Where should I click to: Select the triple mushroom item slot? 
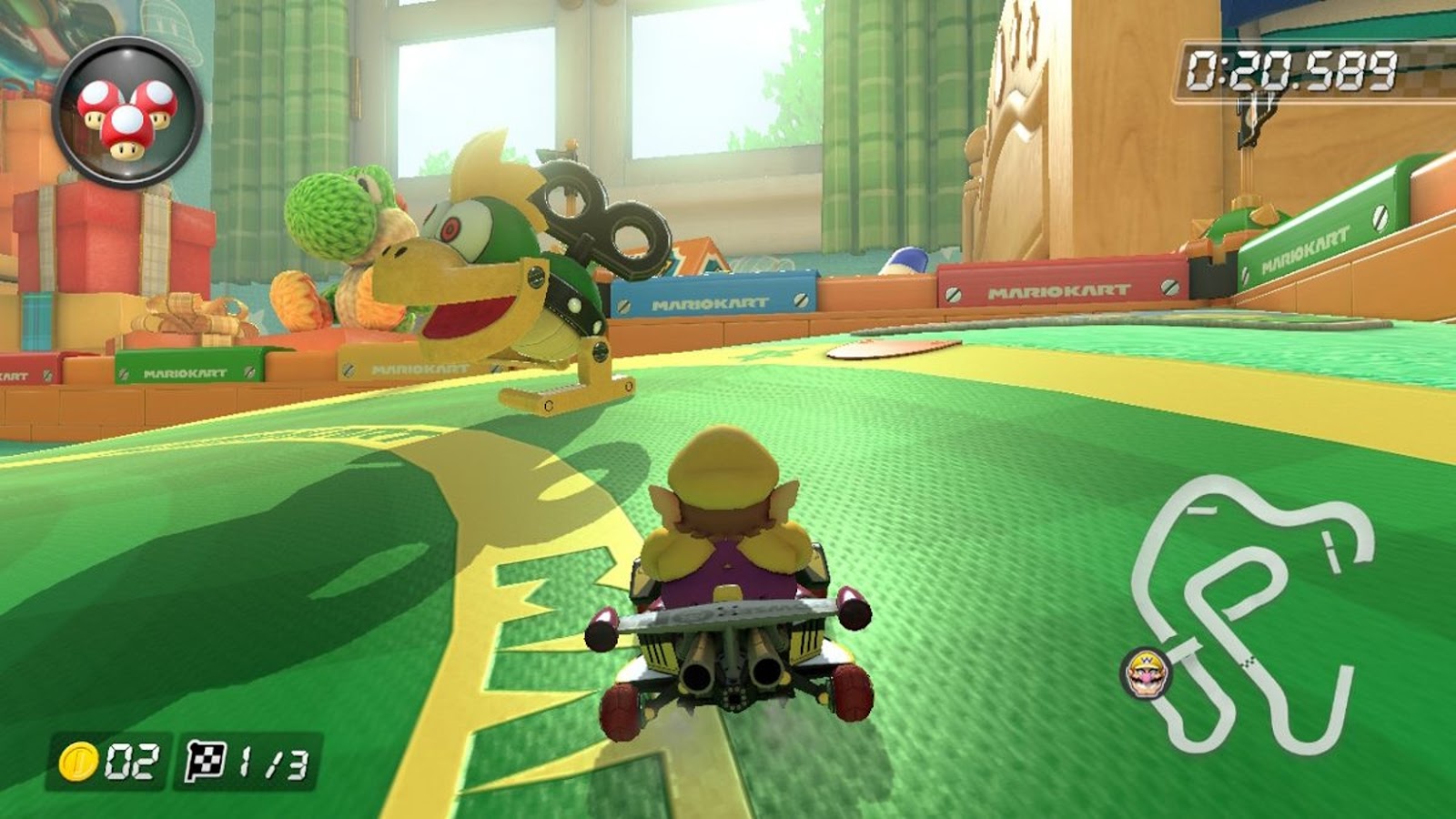pos(127,113)
